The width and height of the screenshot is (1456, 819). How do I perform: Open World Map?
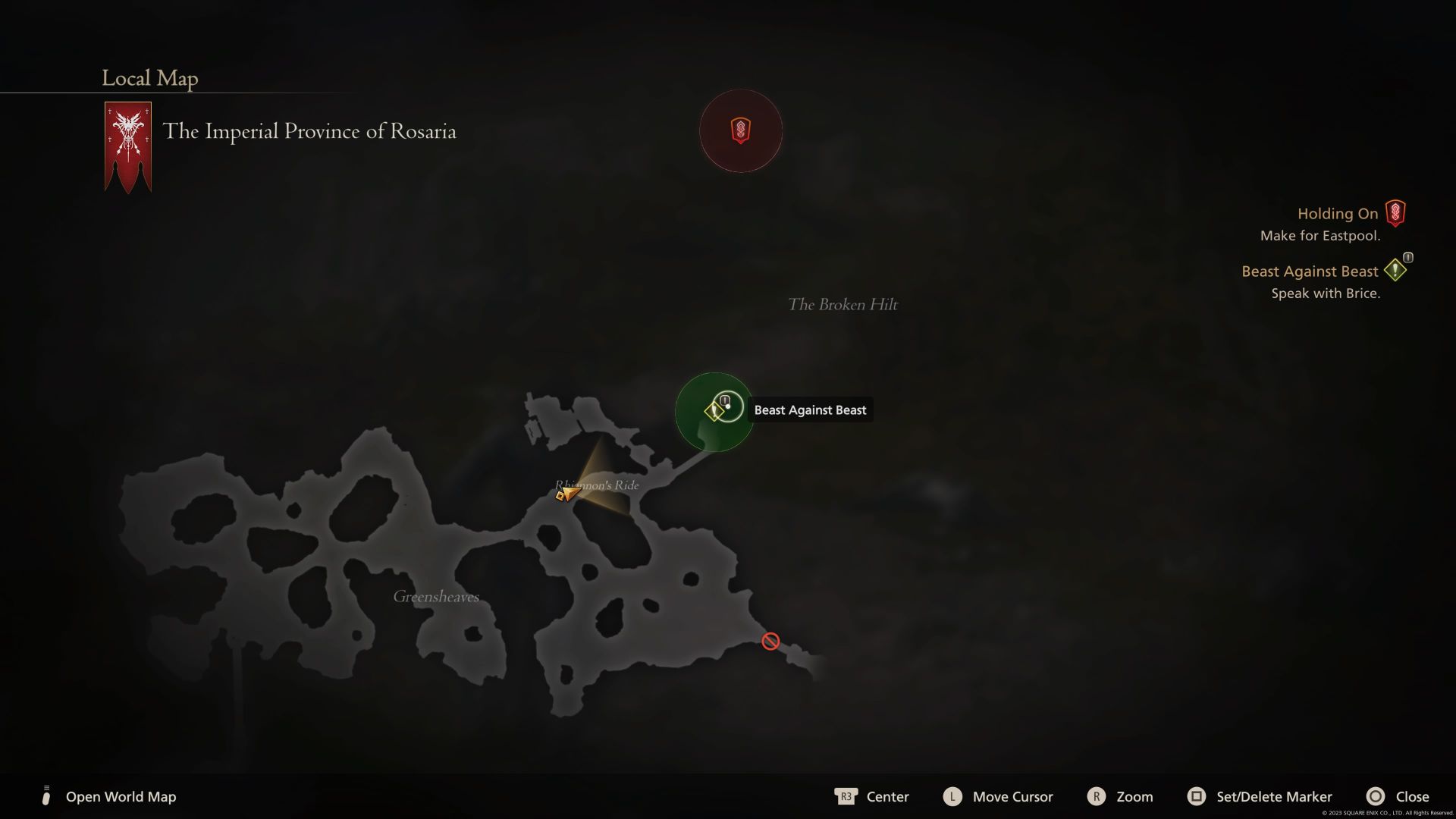(x=120, y=796)
